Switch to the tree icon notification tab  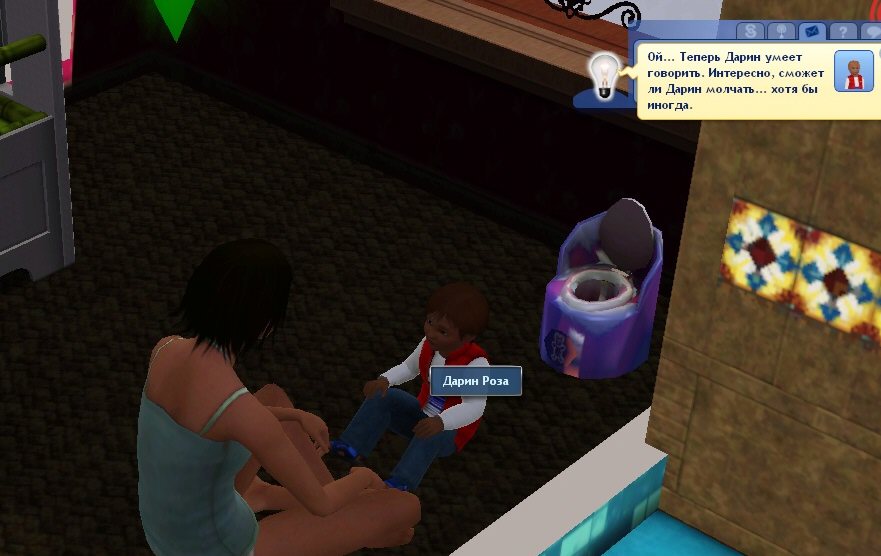(x=780, y=33)
